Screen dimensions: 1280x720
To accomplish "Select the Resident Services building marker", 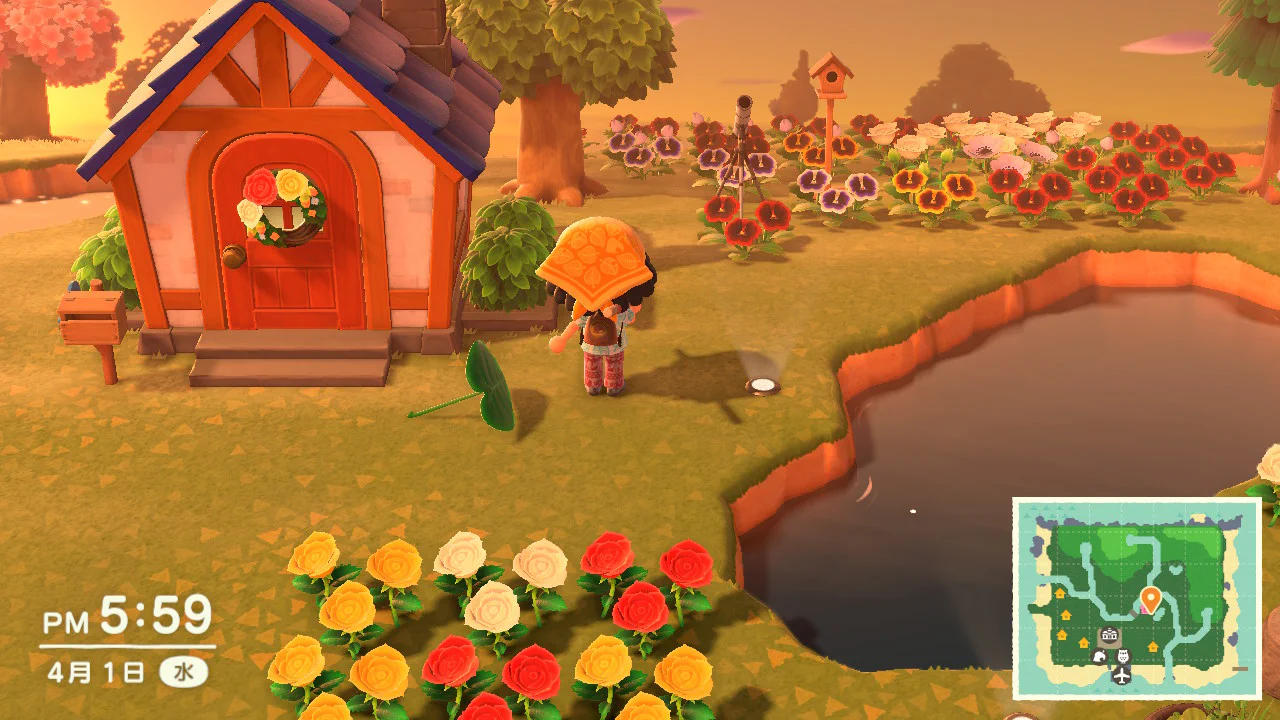I will [x=1109, y=635].
